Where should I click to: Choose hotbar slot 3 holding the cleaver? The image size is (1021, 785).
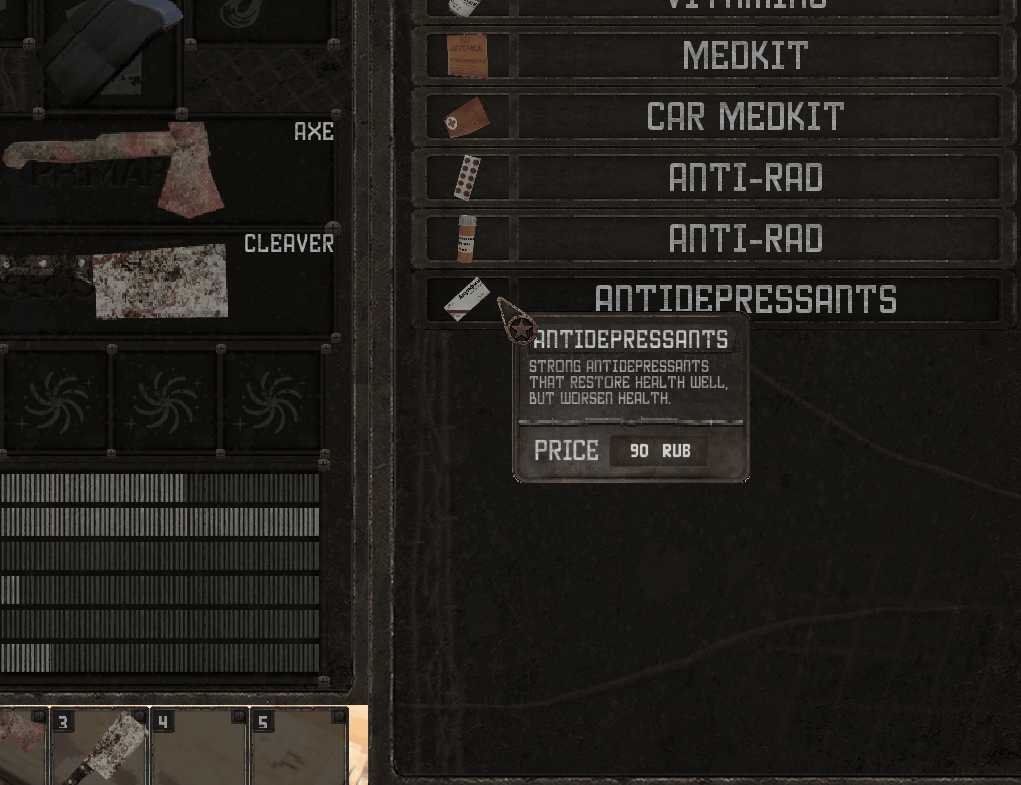(100, 746)
